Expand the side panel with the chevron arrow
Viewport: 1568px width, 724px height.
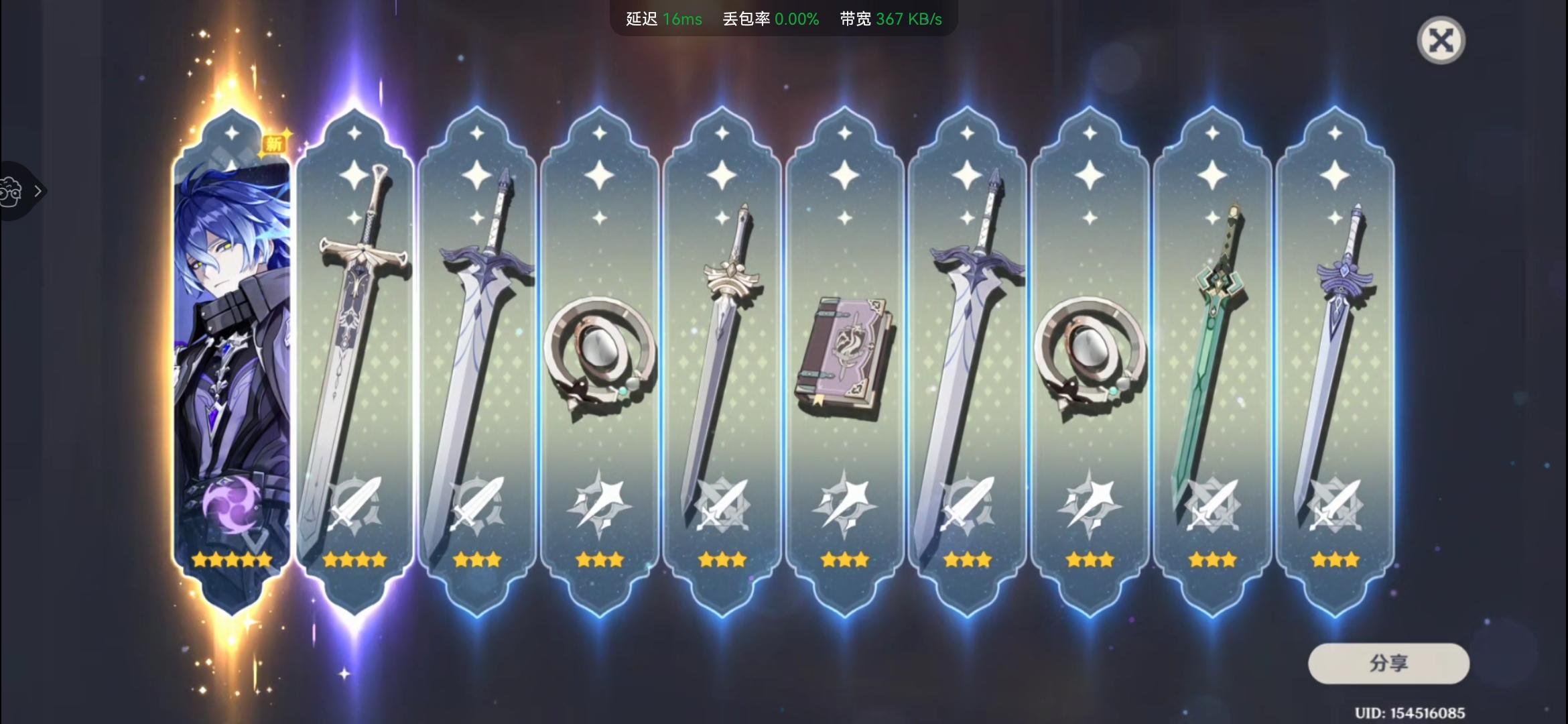[x=38, y=191]
